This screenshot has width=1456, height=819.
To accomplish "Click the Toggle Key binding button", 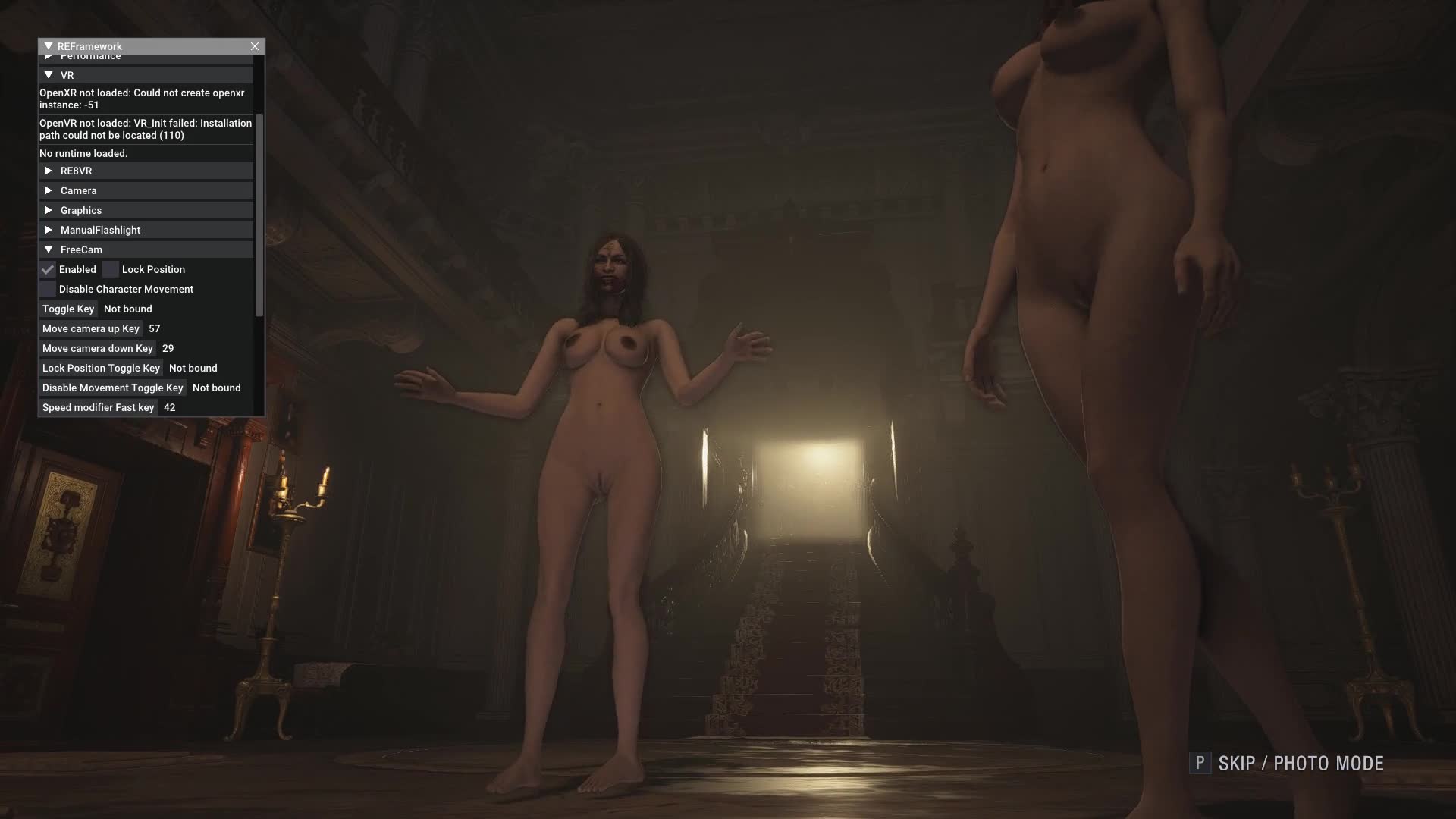I will (68, 309).
